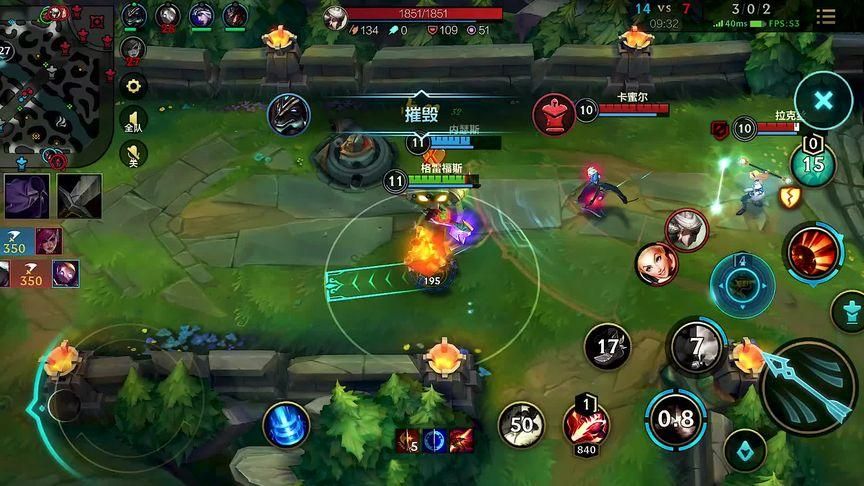Viewport: 864px width, 486px height.
Task: Buy the recommended crossed swords item
Action: pos(79,195)
